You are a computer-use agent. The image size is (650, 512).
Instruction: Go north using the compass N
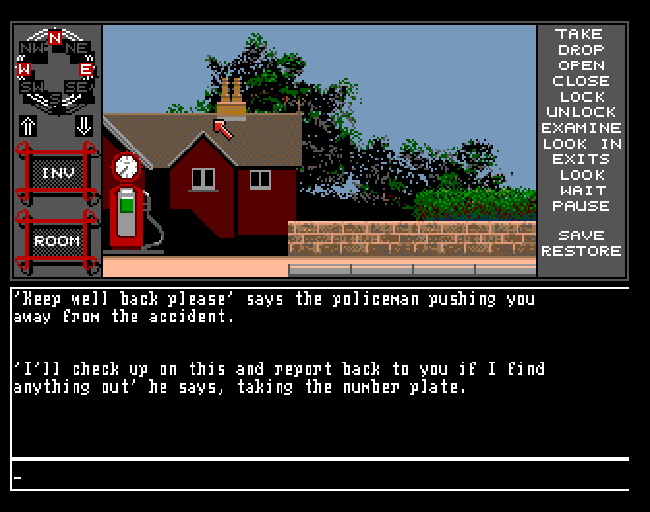click(55, 38)
